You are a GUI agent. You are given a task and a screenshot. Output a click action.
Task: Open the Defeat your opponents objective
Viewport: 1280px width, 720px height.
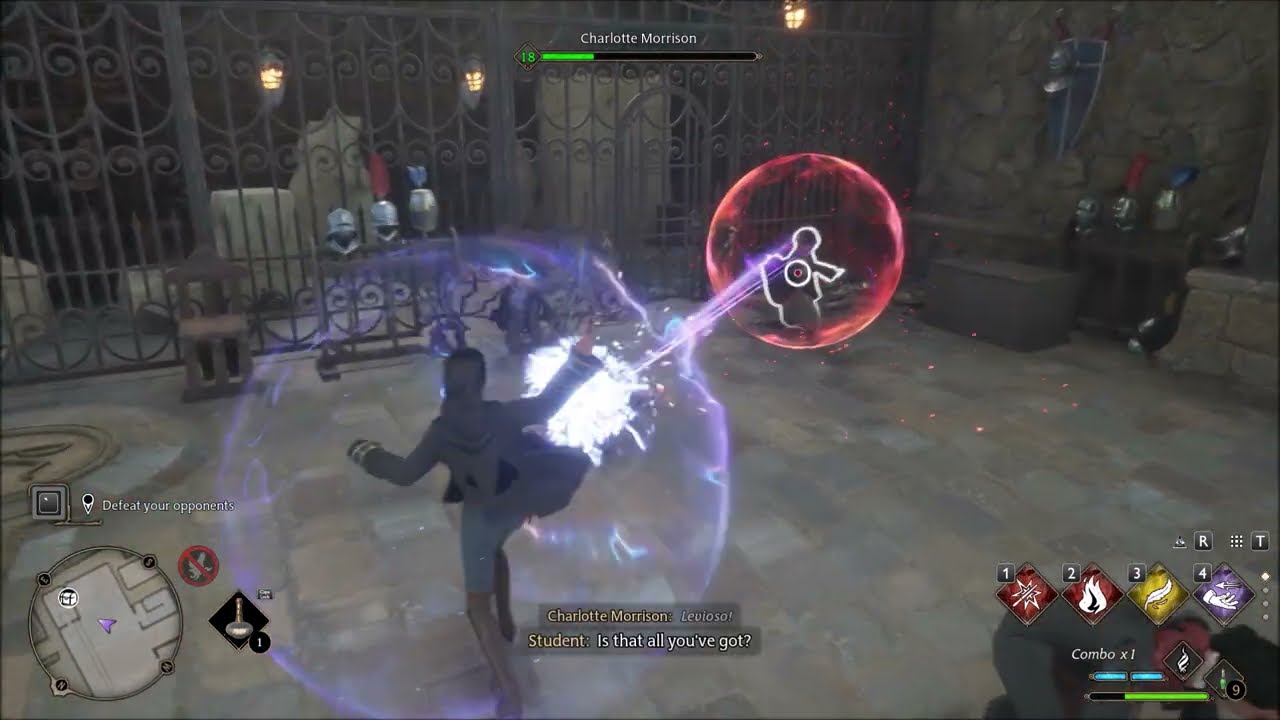pos(167,506)
